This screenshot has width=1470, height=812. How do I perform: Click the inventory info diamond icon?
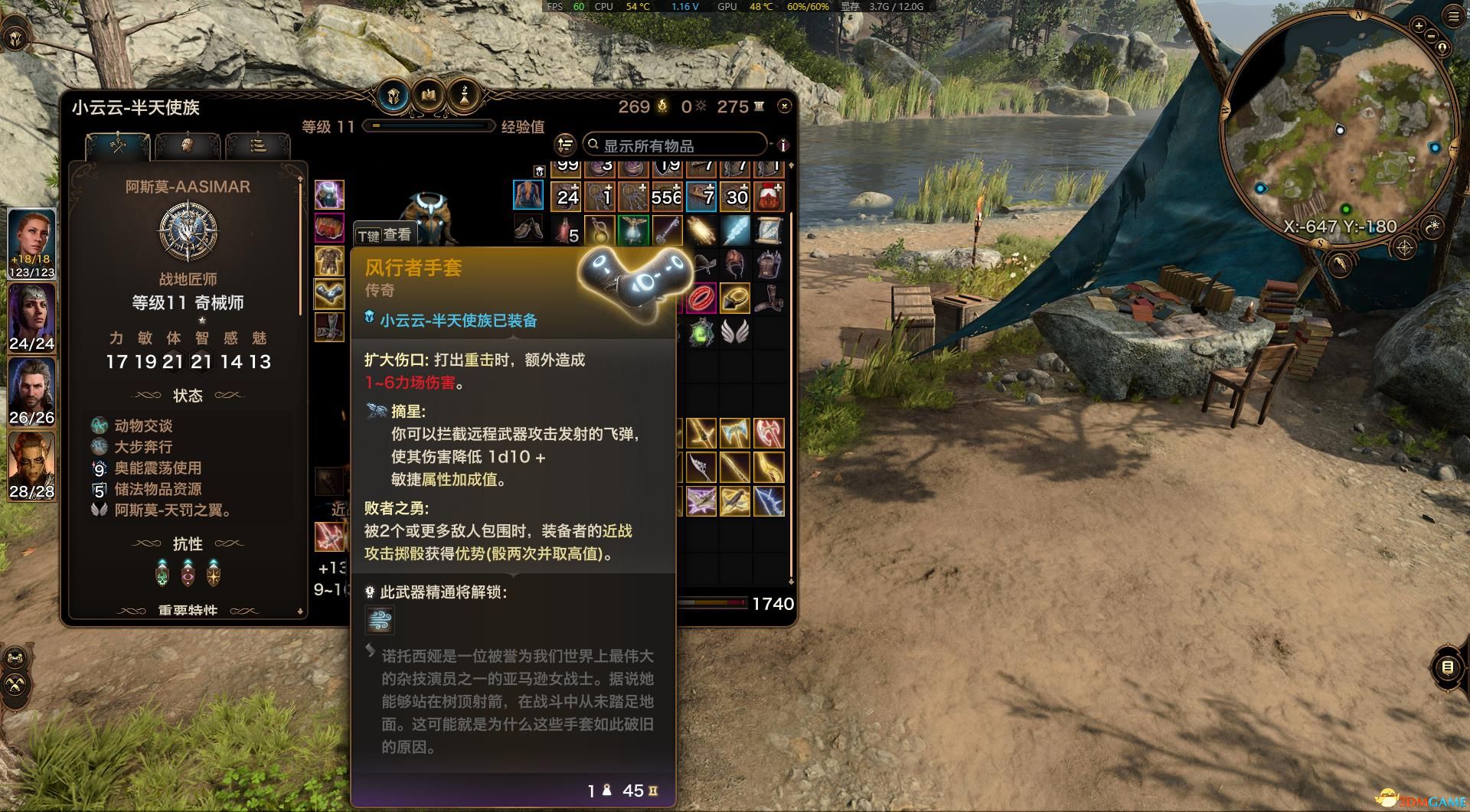click(x=782, y=145)
